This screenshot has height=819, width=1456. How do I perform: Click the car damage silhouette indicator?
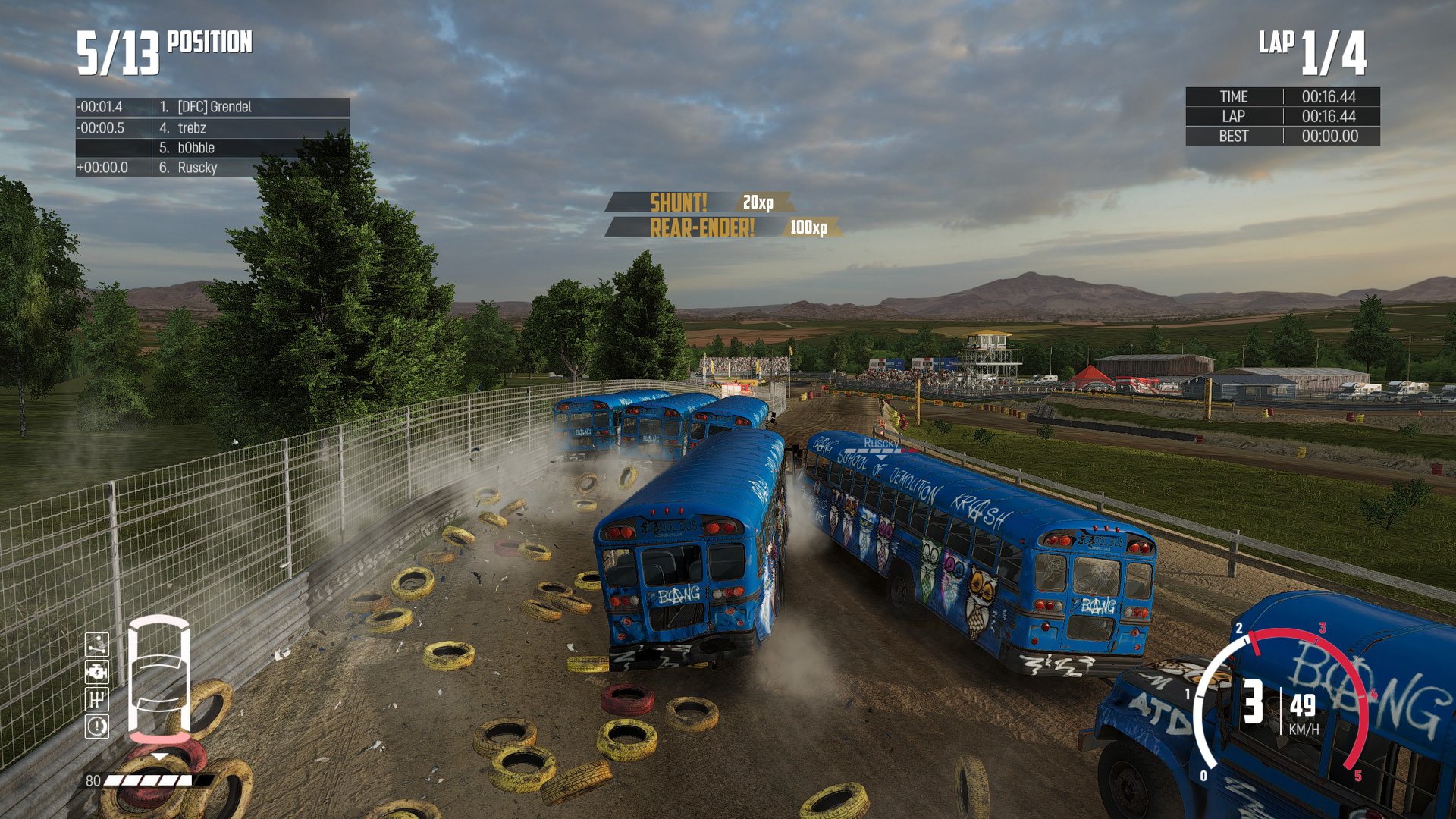pos(159,679)
